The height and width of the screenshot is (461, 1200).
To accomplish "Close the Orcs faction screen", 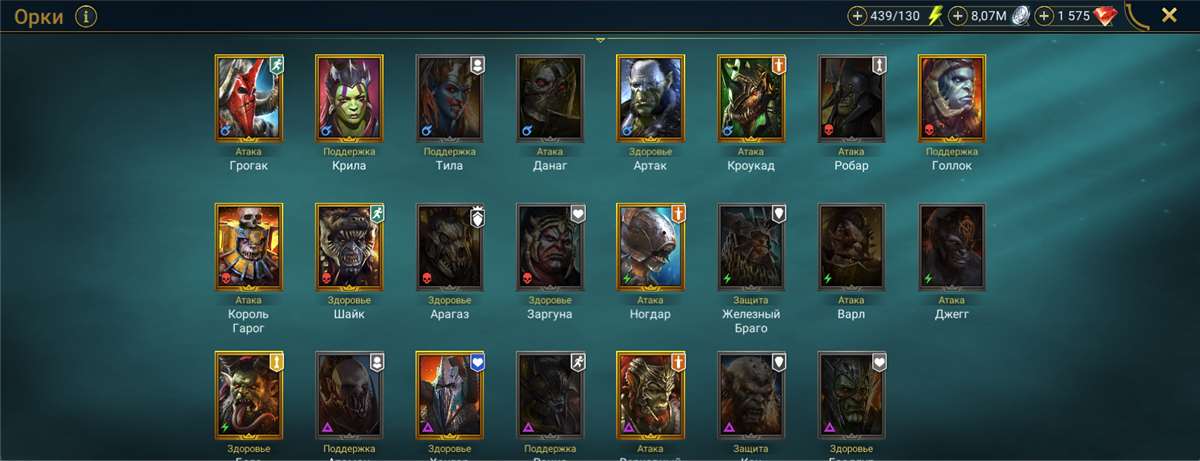I will [1168, 15].
